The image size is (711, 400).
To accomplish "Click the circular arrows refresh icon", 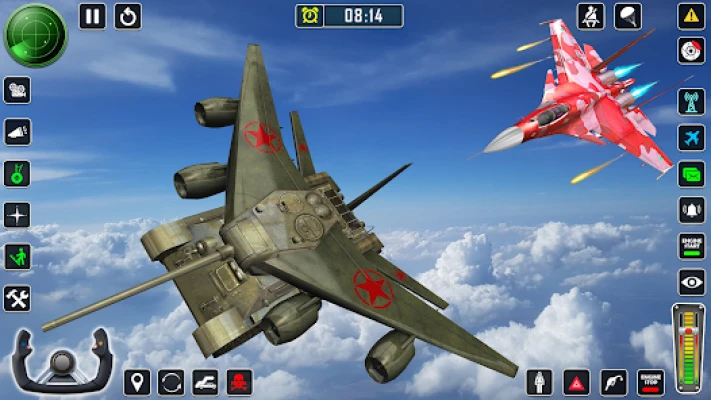I will click(171, 382).
